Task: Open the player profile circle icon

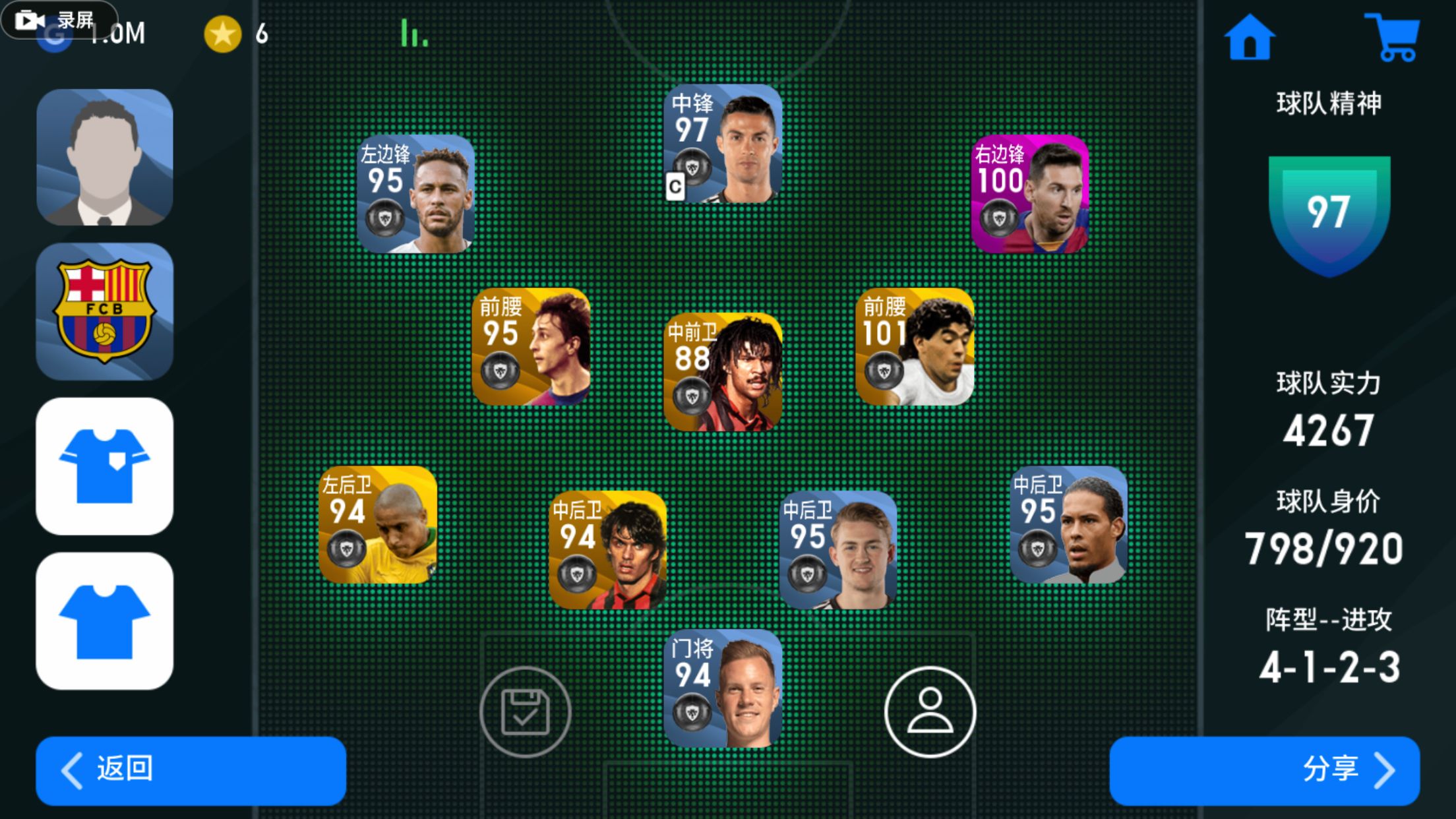Action: click(x=930, y=712)
